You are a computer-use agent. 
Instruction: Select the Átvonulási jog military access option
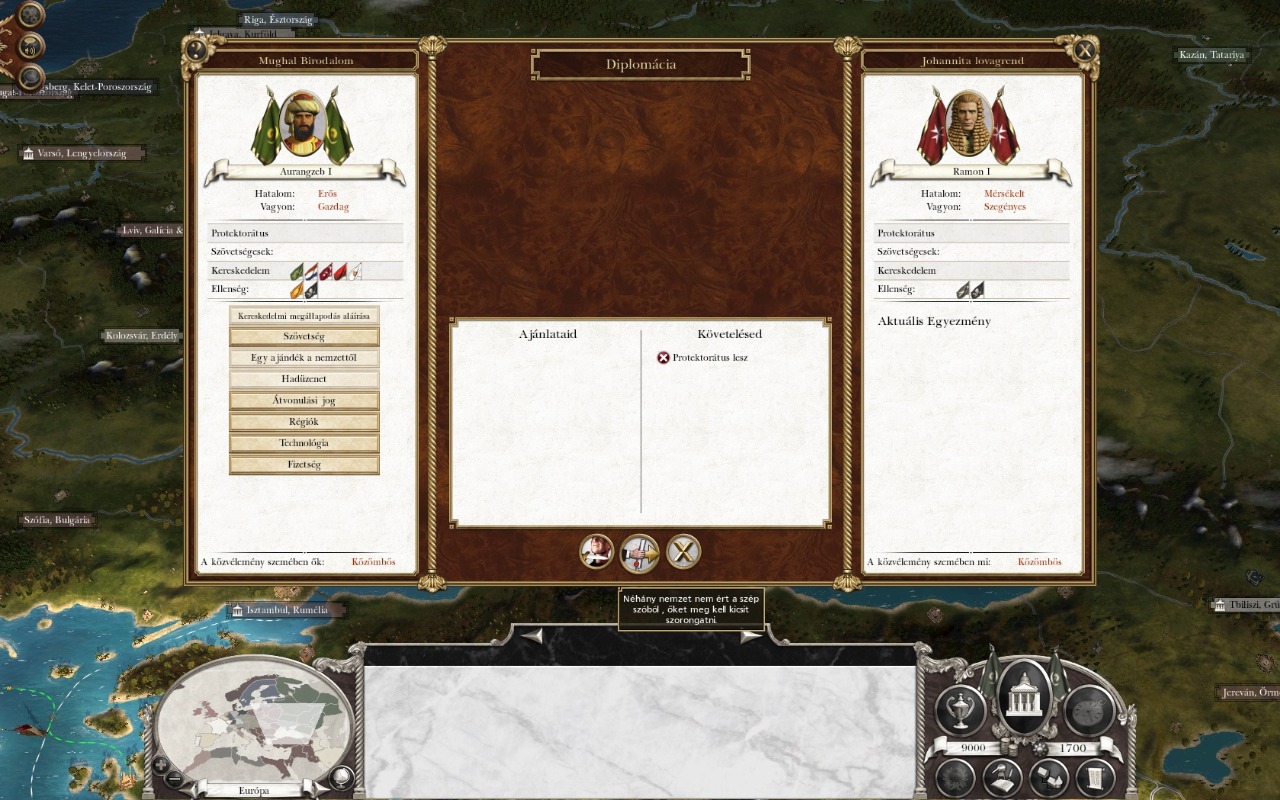[x=304, y=401]
